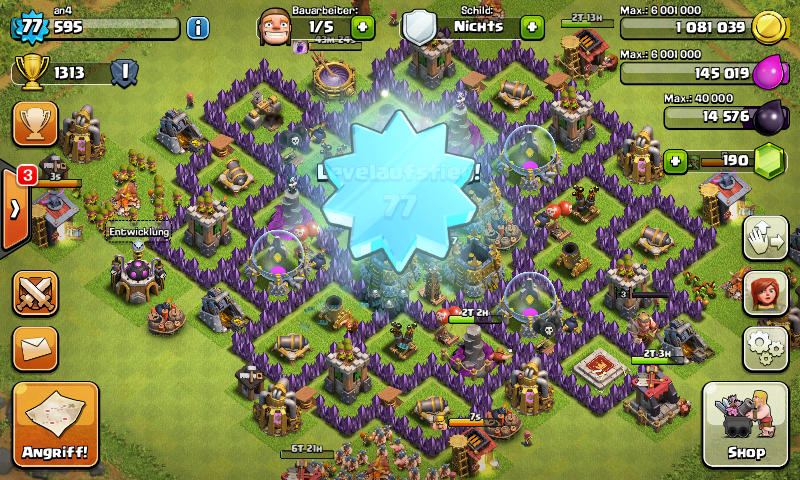Tap the hand gesture button
This screenshot has width=800, height=480.
click(765, 238)
